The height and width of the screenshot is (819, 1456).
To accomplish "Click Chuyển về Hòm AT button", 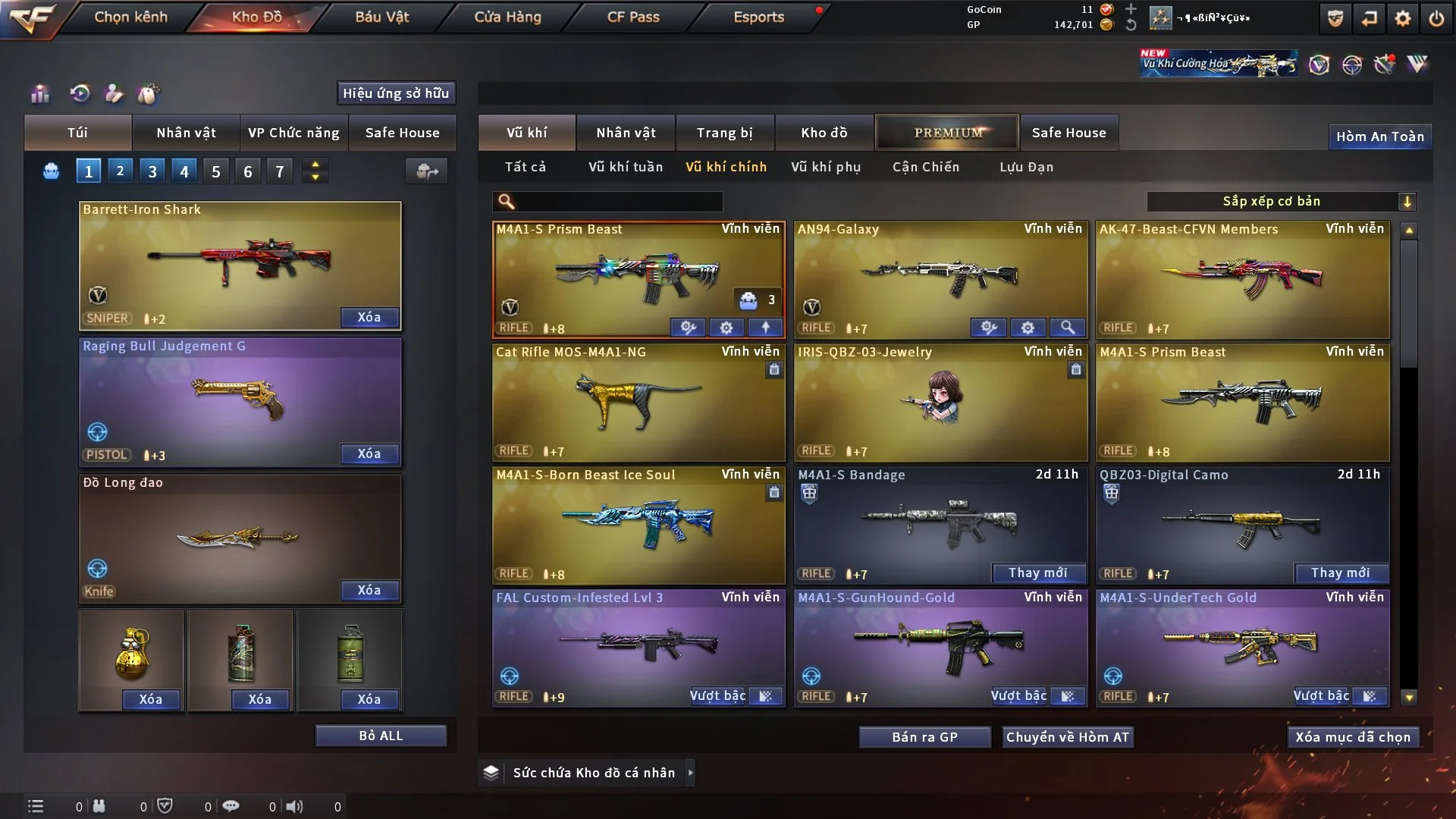I will [1067, 737].
